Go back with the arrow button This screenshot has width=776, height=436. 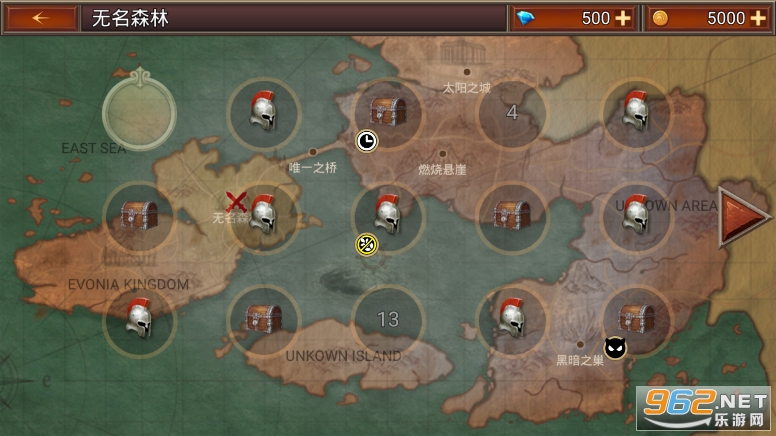pos(40,18)
